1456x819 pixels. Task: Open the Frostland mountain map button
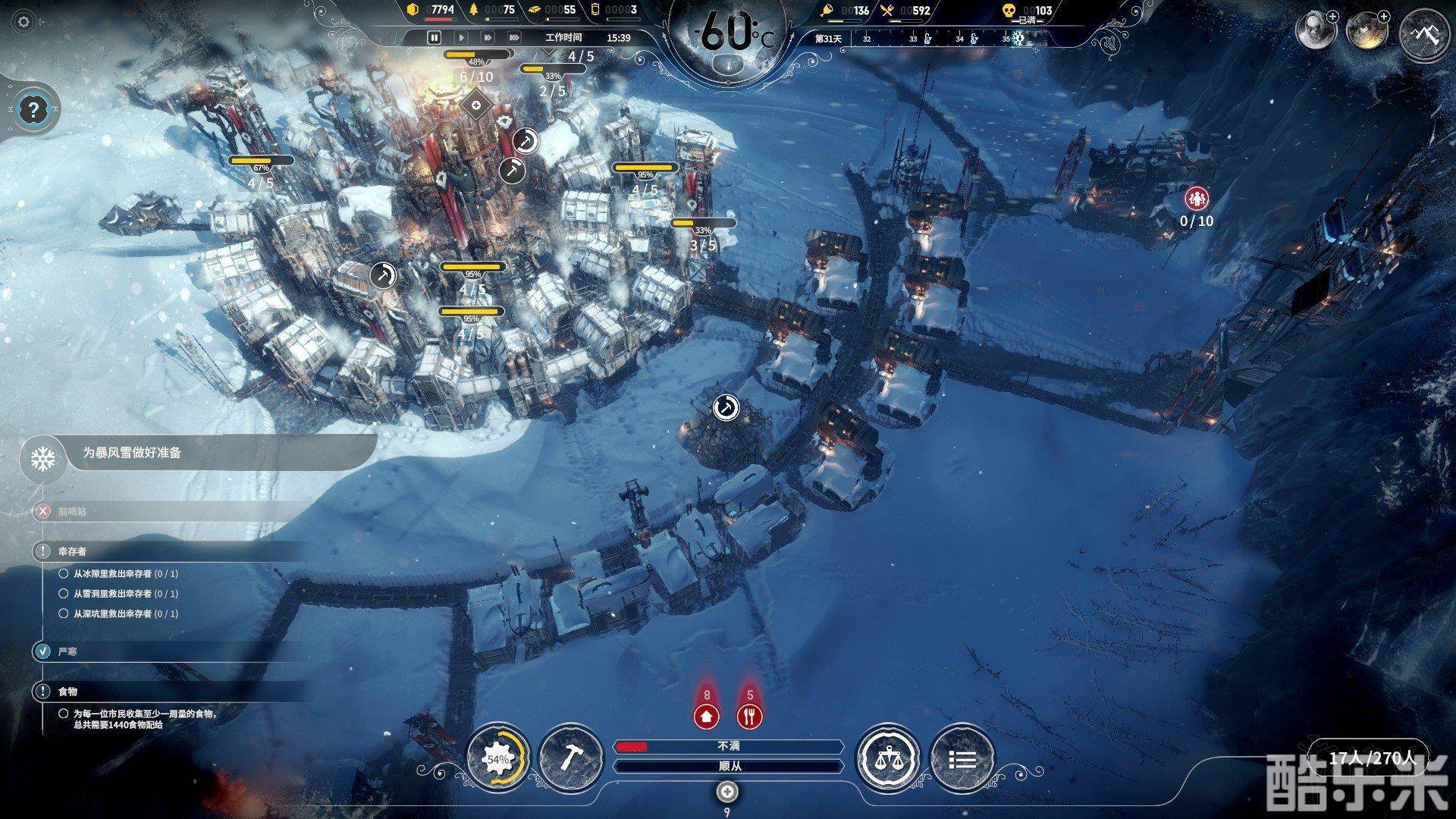click(x=1423, y=34)
